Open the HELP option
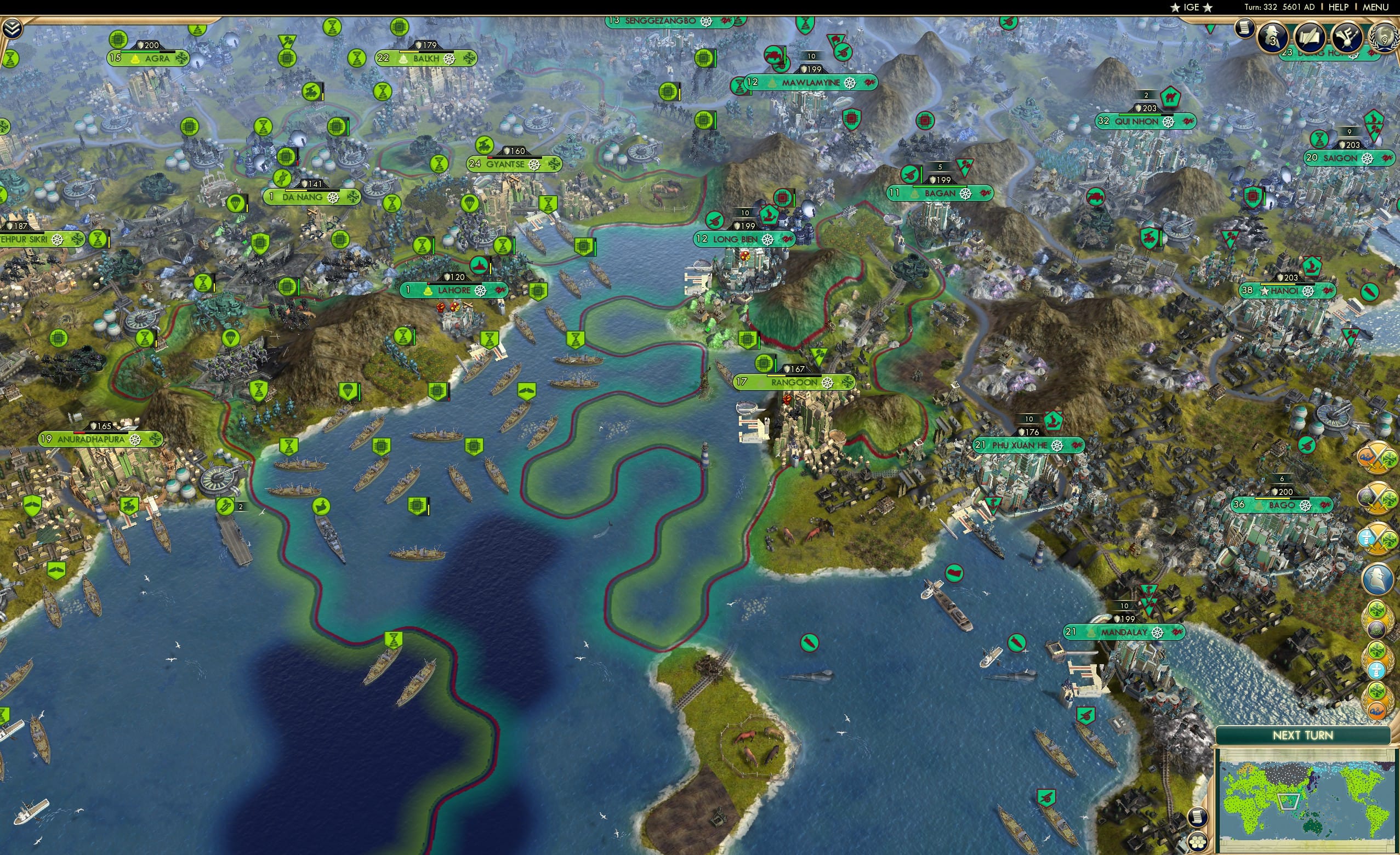 click(x=1339, y=7)
